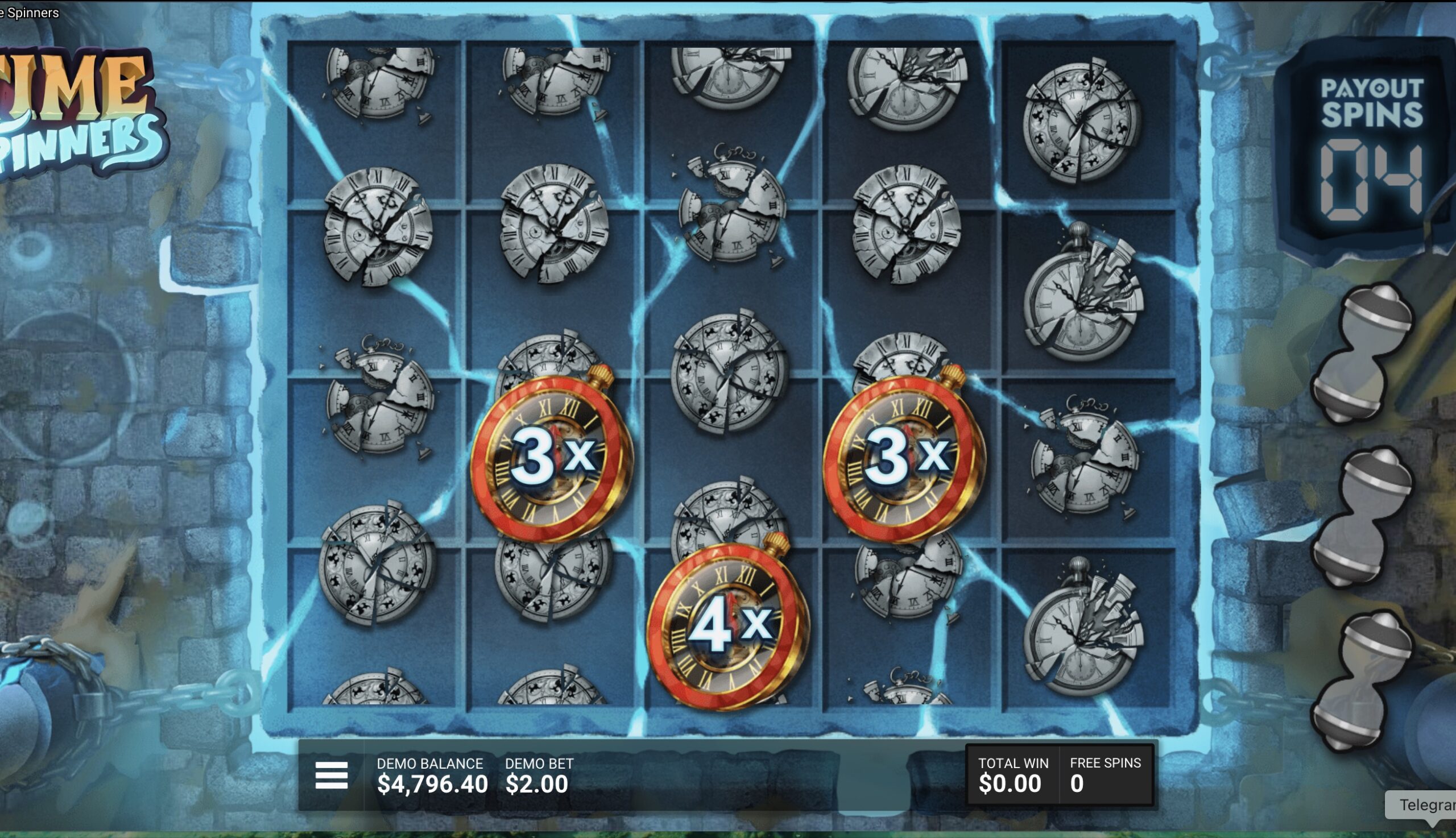
Task: Change the $2.00 demo bet amount
Action: (x=536, y=783)
